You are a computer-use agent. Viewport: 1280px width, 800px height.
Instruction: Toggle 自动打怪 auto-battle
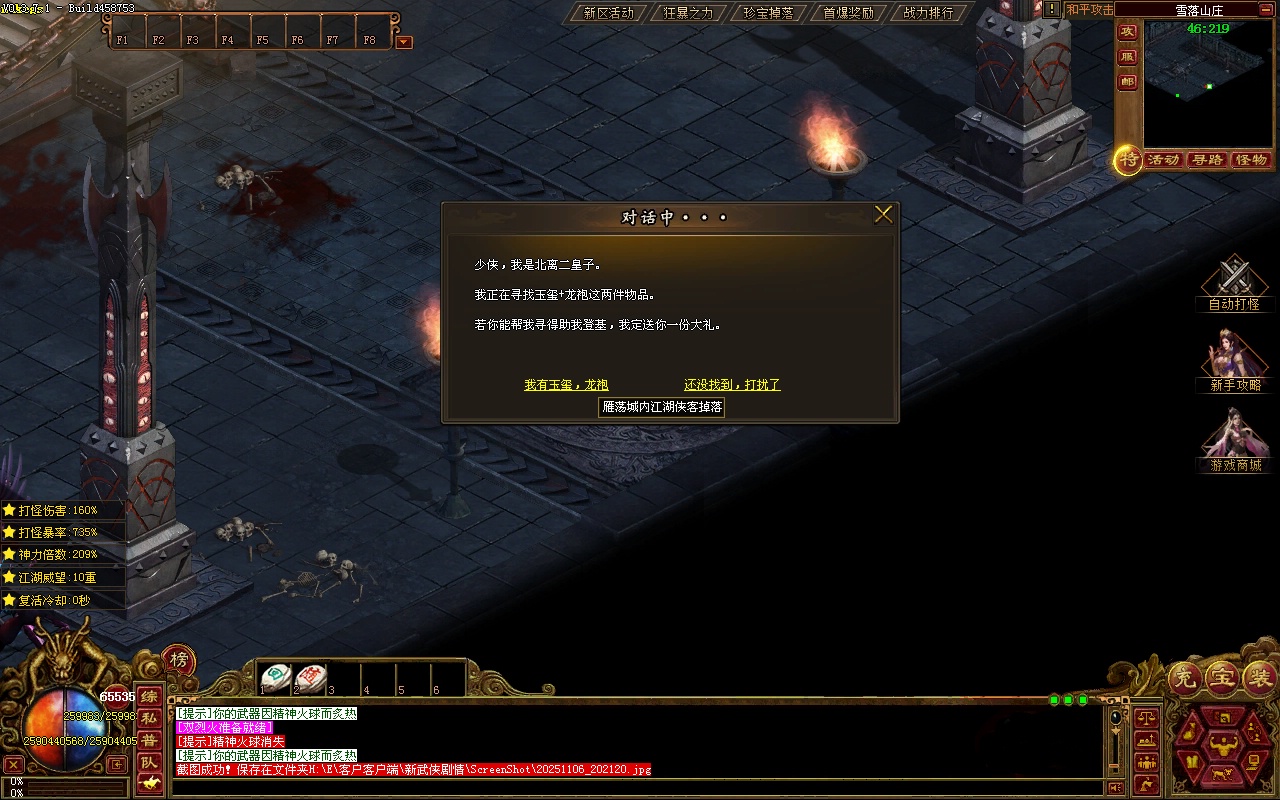coord(1234,283)
